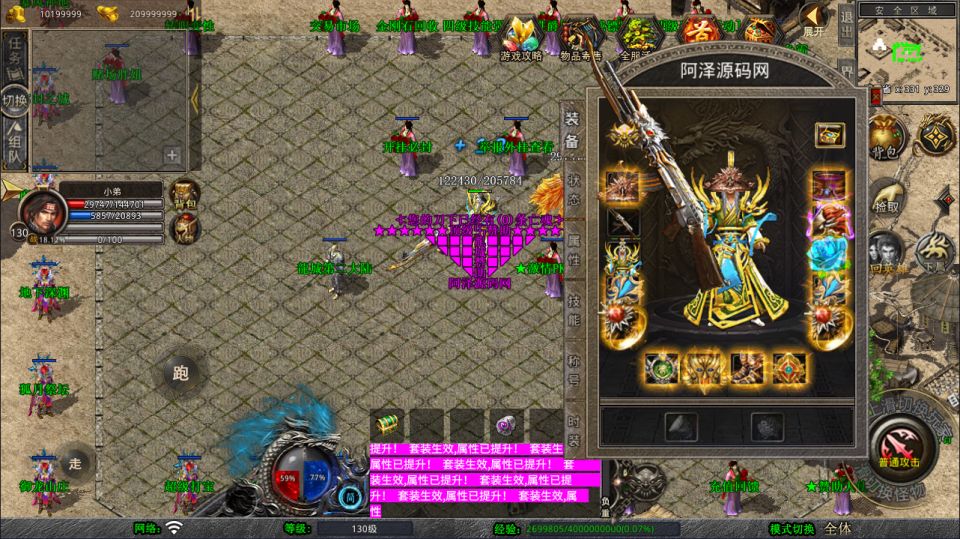Switch to the 装备 equipment tab
Image resolution: width=960 pixels, height=539 pixels.
(572, 129)
